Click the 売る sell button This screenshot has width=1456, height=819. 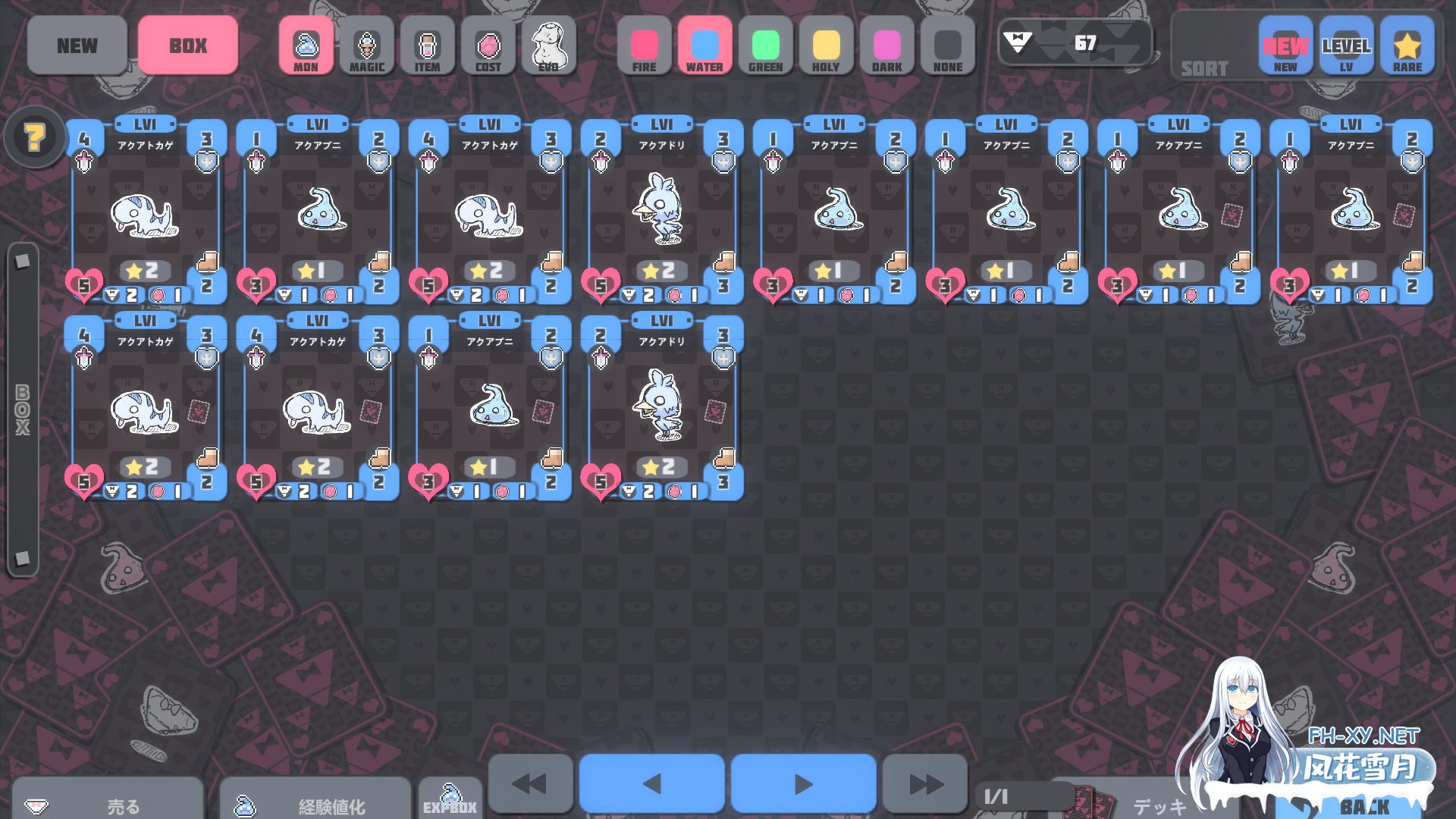(108, 802)
